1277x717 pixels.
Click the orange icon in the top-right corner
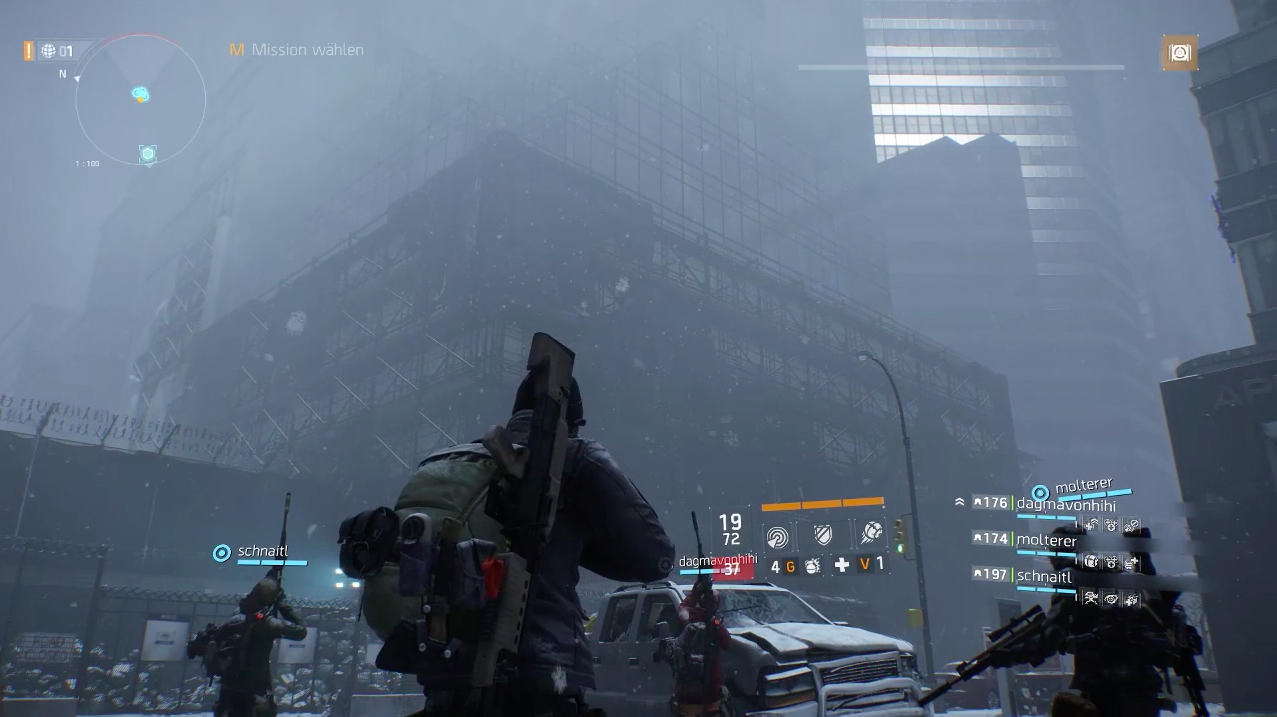point(1180,53)
